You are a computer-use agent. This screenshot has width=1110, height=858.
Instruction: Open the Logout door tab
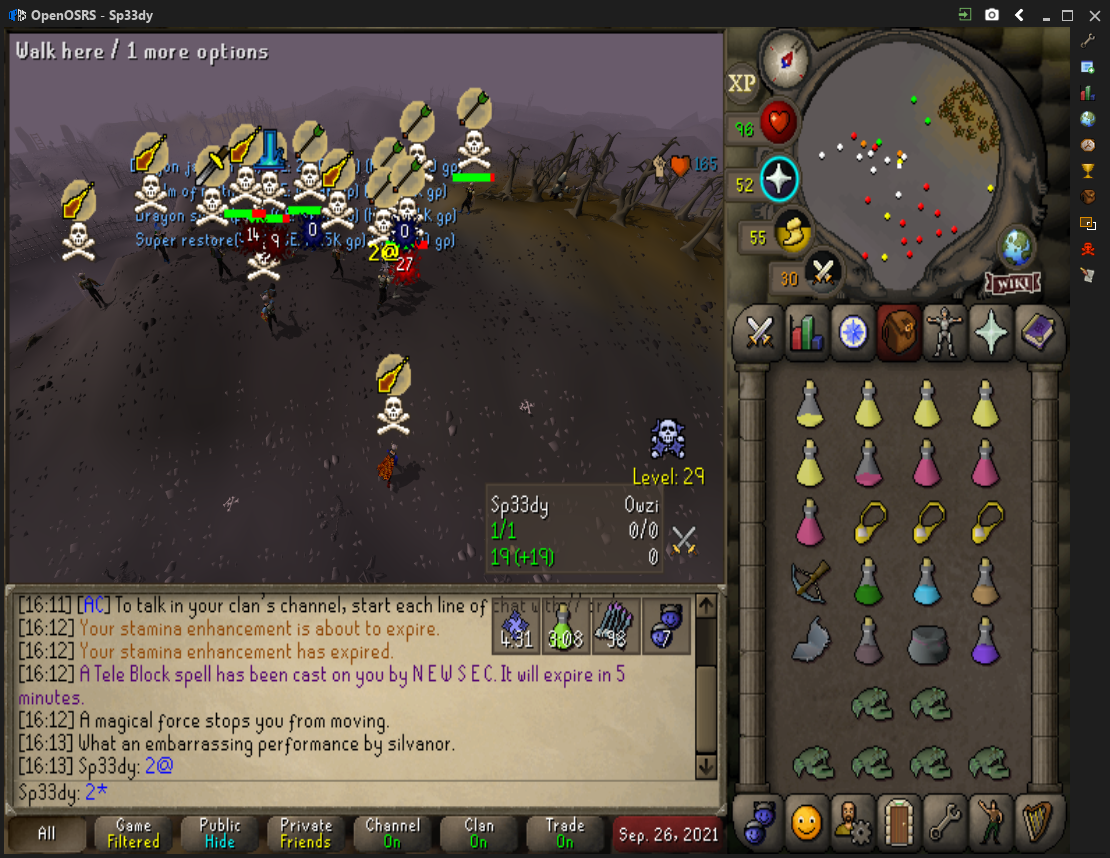click(900, 822)
